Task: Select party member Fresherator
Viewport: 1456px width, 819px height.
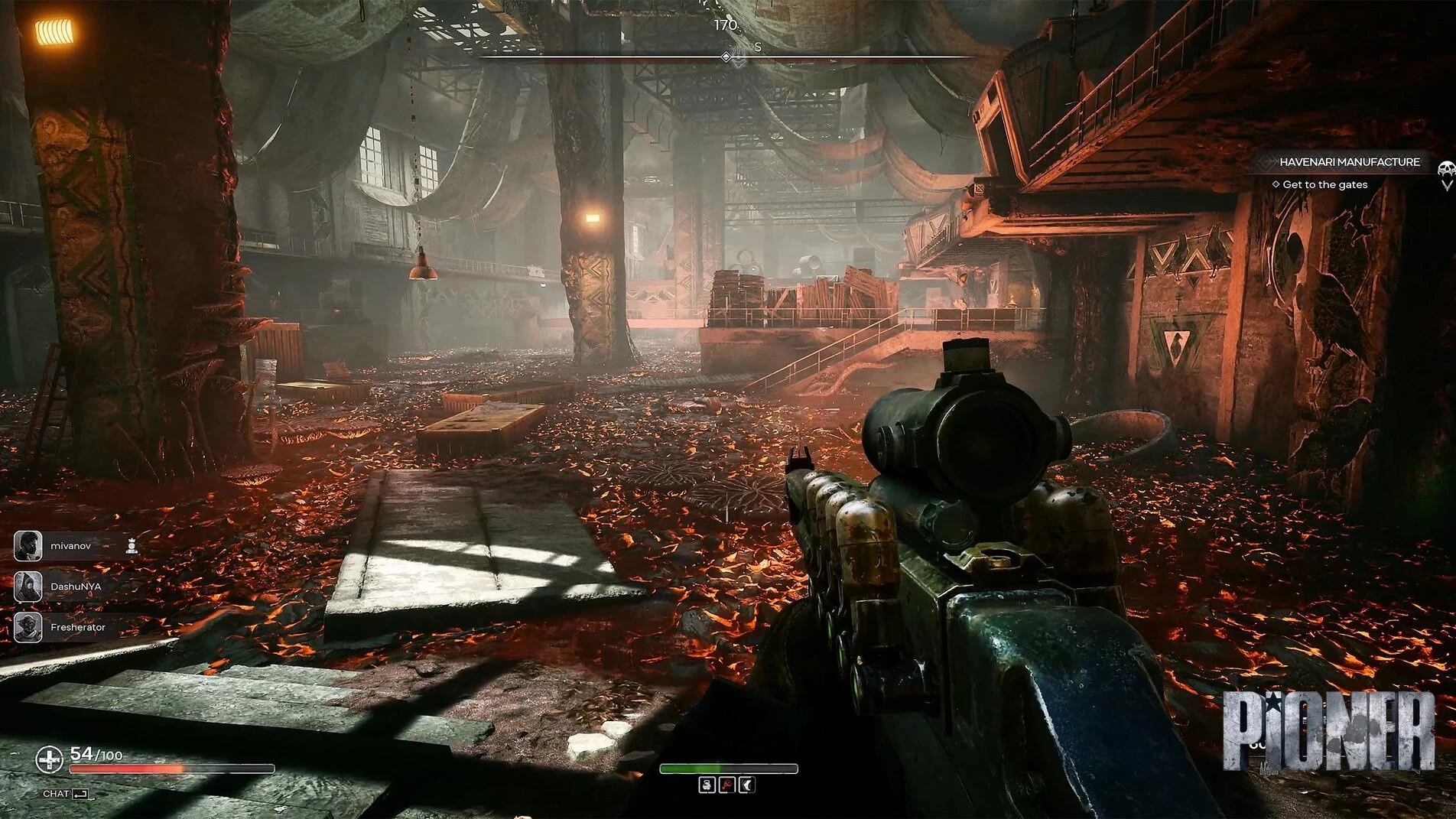Action: [77, 627]
